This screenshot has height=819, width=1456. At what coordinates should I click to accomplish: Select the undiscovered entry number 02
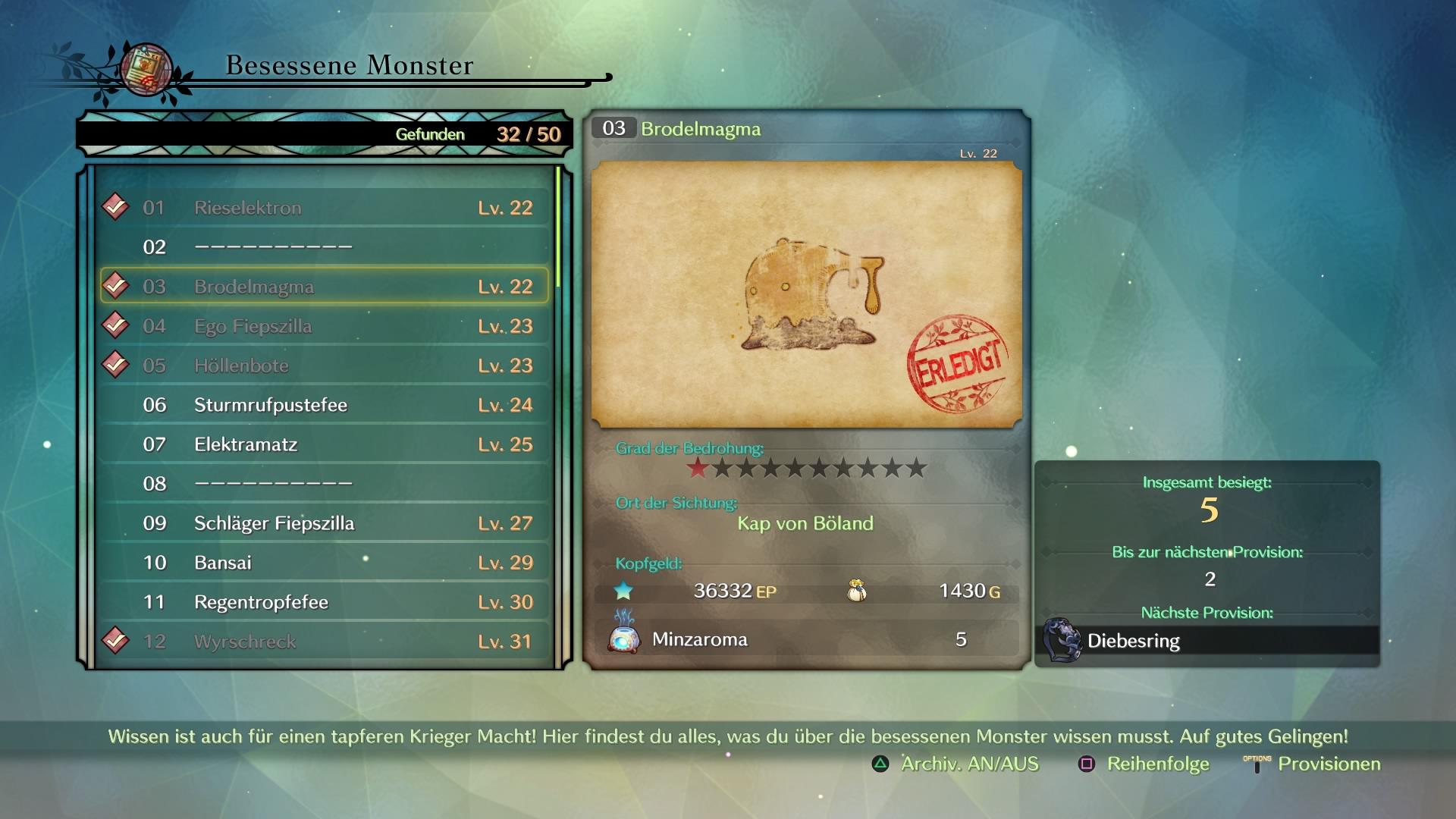325,247
